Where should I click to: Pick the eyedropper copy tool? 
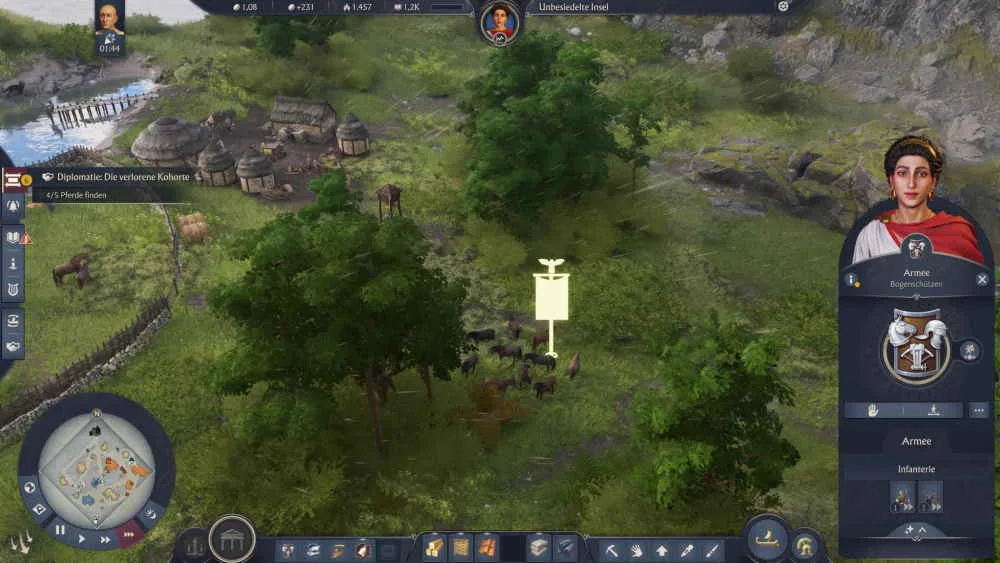coord(687,549)
